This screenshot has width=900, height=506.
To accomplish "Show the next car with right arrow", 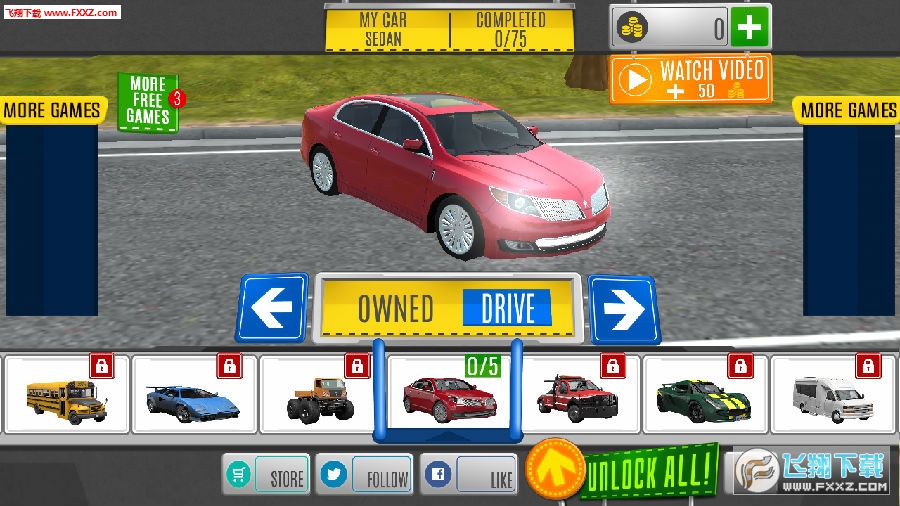I will click(623, 309).
